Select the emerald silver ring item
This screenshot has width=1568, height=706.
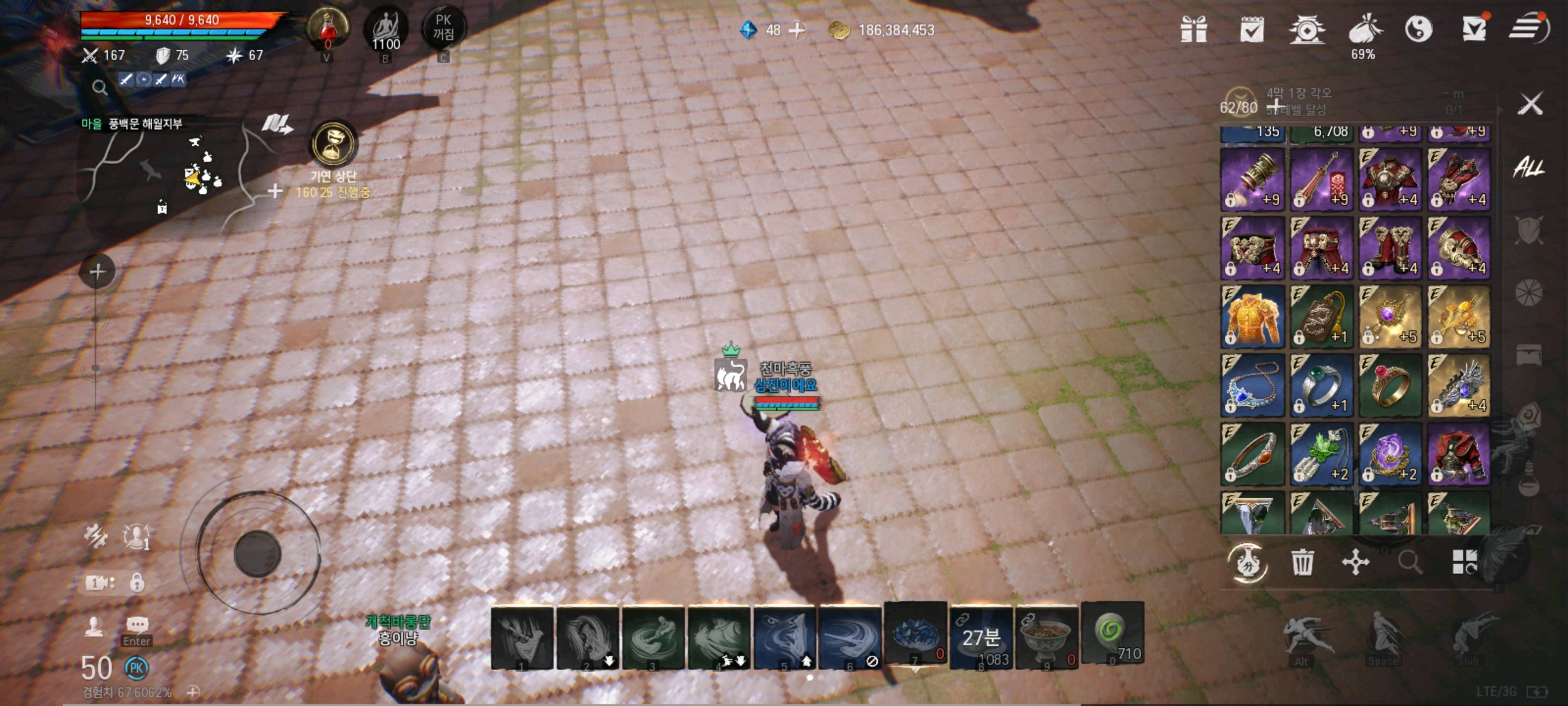[x=1321, y=385]
